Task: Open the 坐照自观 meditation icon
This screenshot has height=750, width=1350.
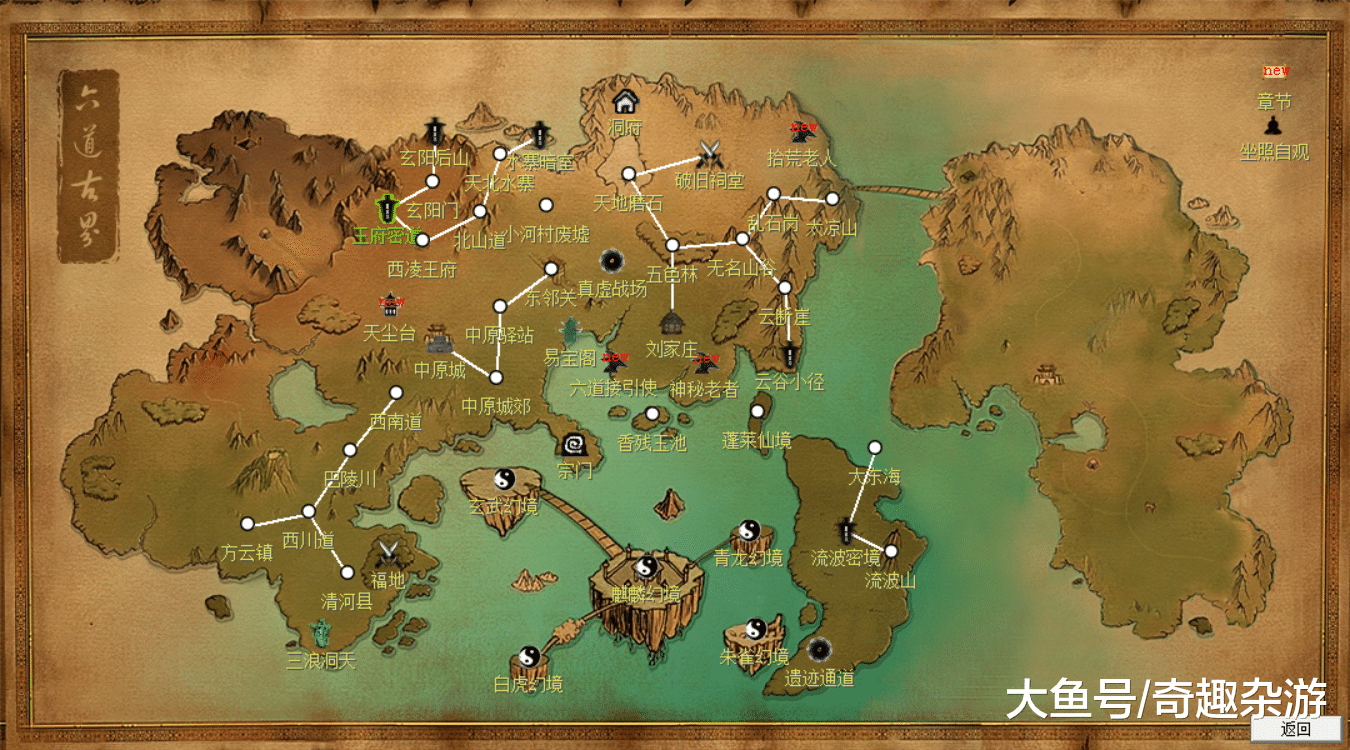Action: pos(1273,126)
